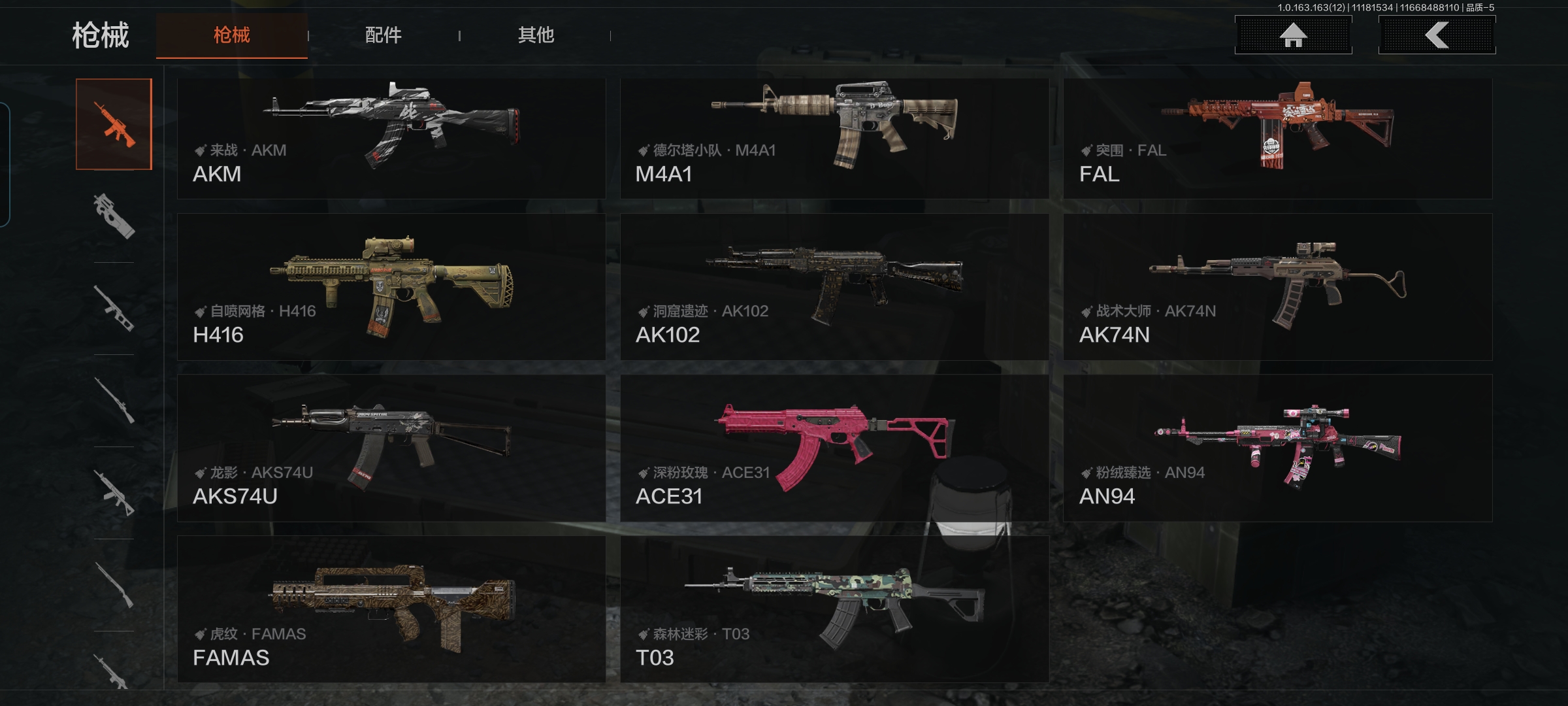Open the AN94 weapon card
The width and height of the screenshot is (1568, 706).
1277,448
